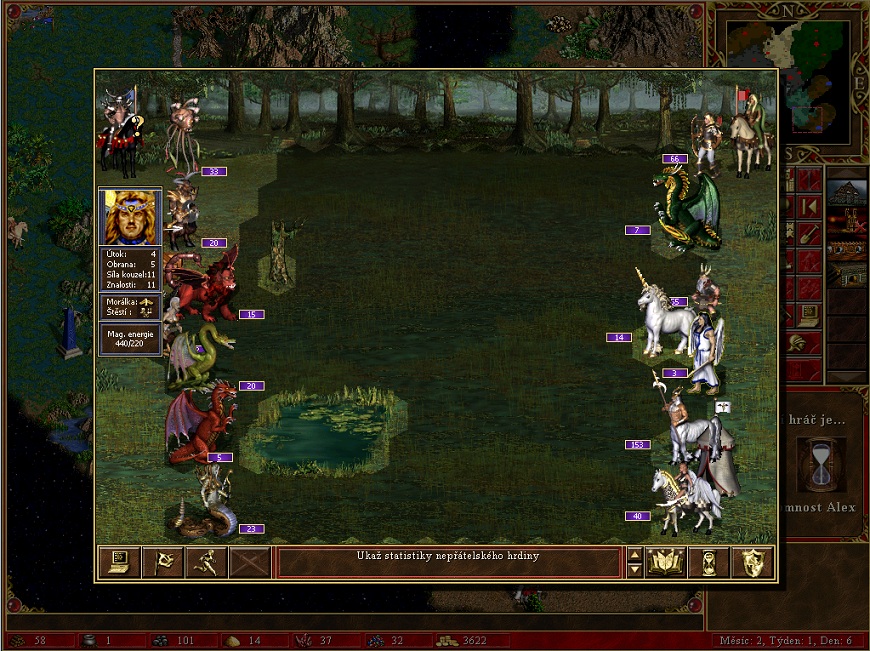The width and height of the screenshot is (870, 651).
Task: Retreat using the running man button
Action: point(206,563)
